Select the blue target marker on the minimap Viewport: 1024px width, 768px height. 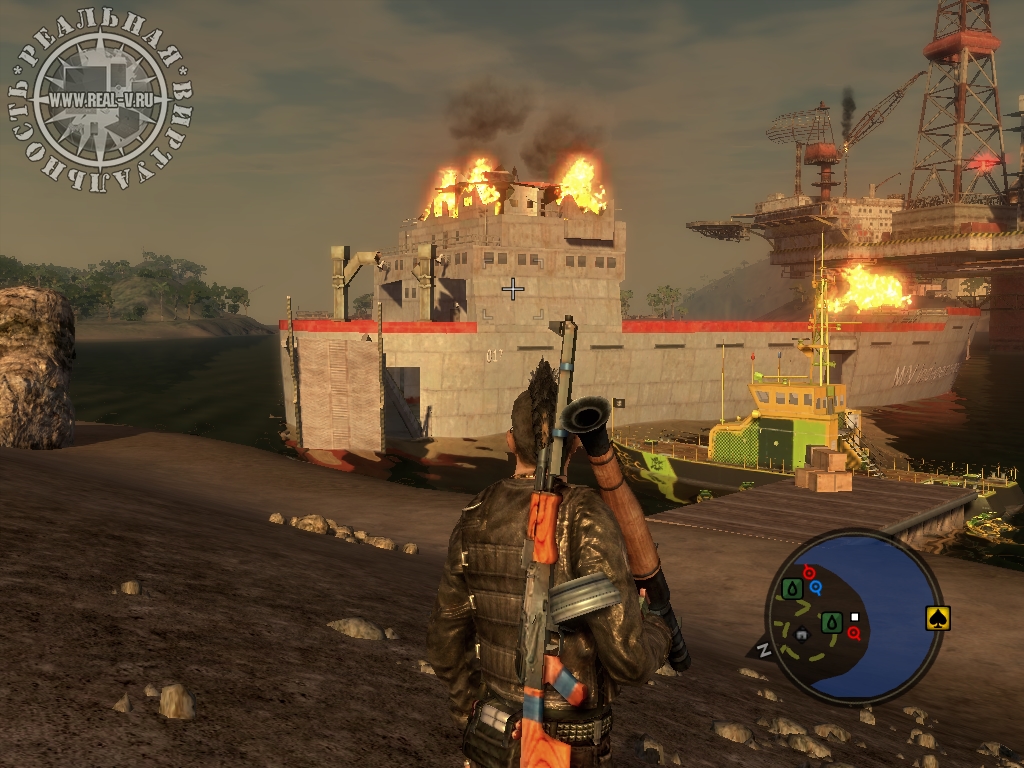816,587
